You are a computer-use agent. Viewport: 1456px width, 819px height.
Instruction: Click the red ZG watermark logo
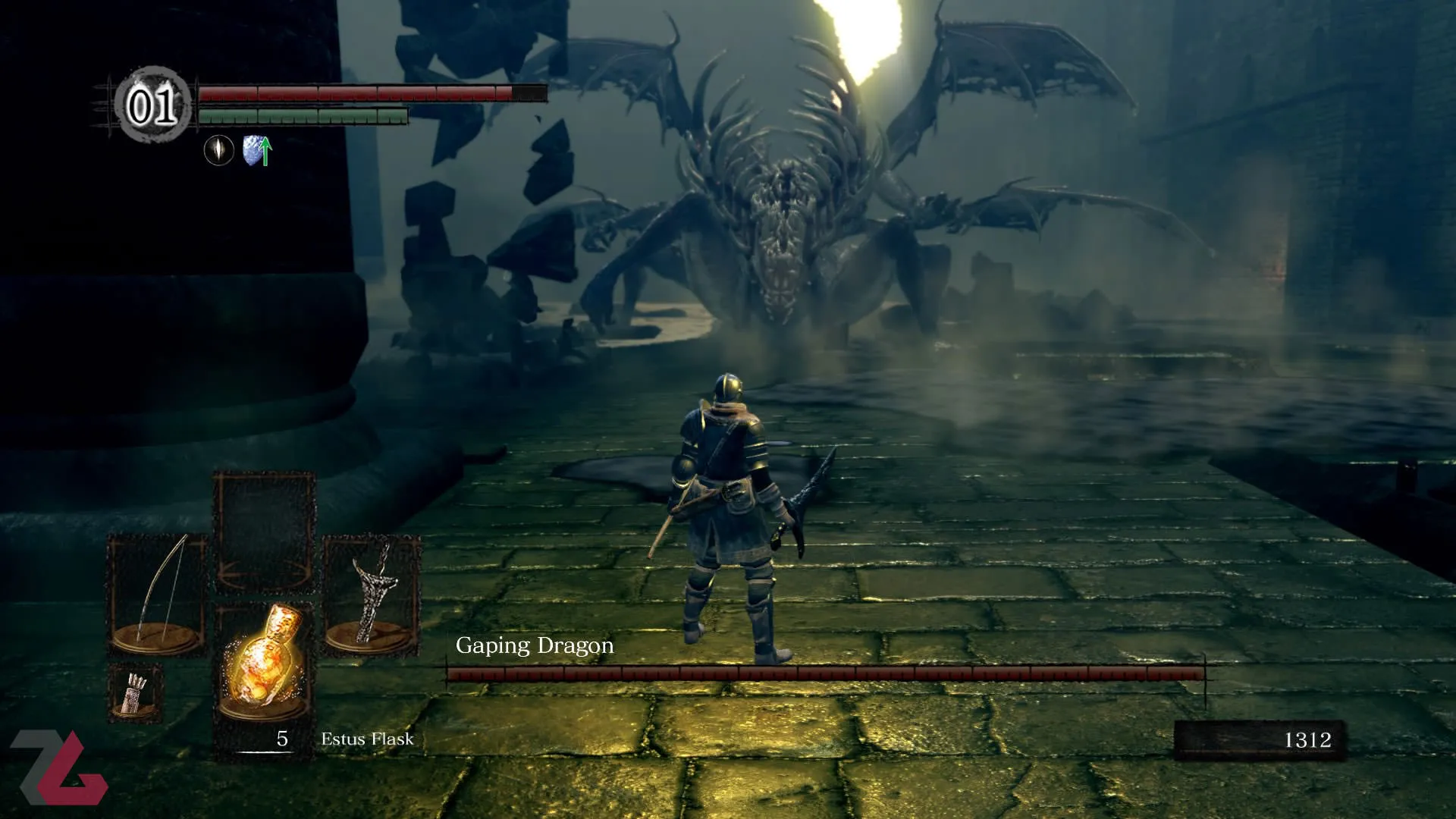pyautogui.click(x=59, y=767)
